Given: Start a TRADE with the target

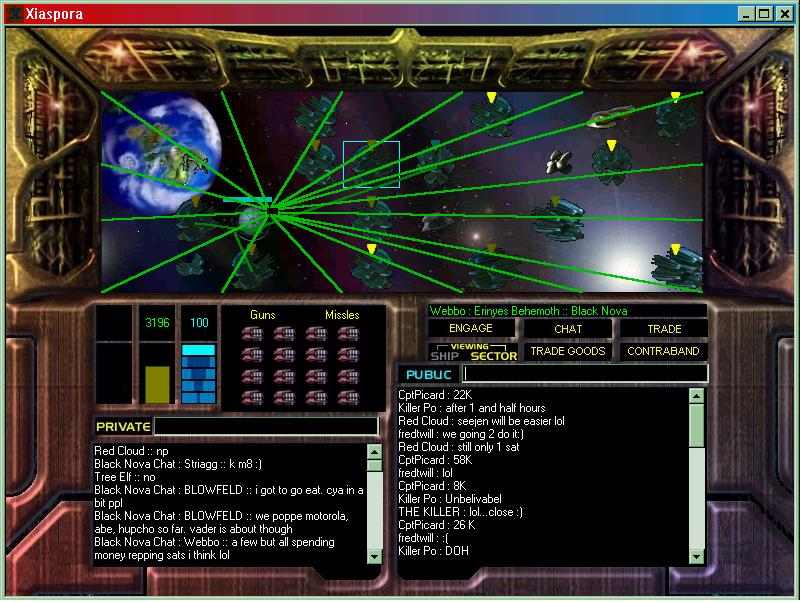Looking at the screenshot, I should pos(663,328).
